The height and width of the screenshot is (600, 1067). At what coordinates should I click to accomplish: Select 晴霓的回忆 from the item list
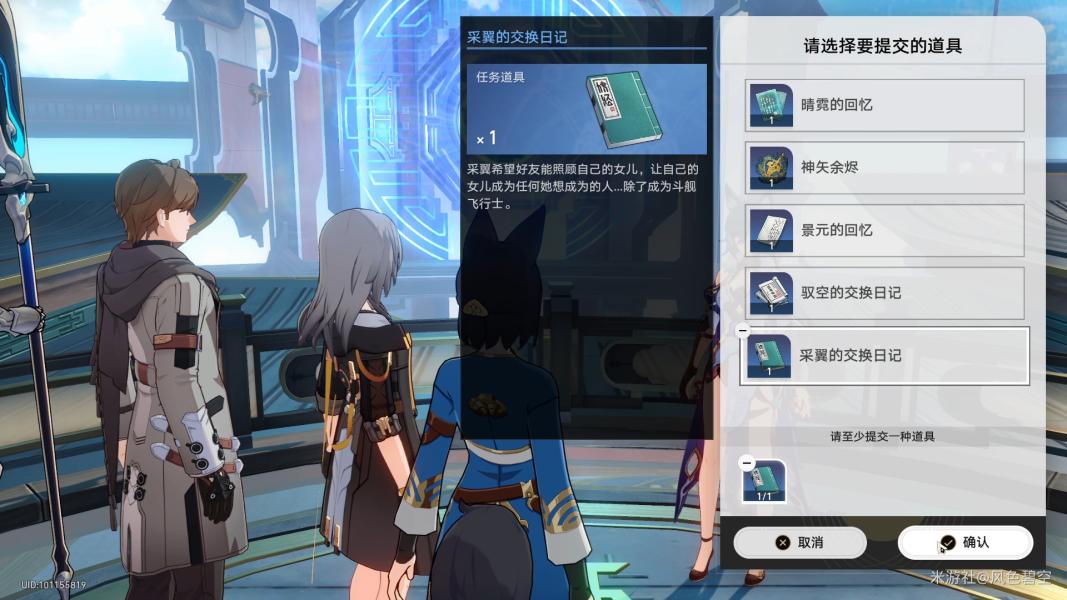tap(884, 105)
